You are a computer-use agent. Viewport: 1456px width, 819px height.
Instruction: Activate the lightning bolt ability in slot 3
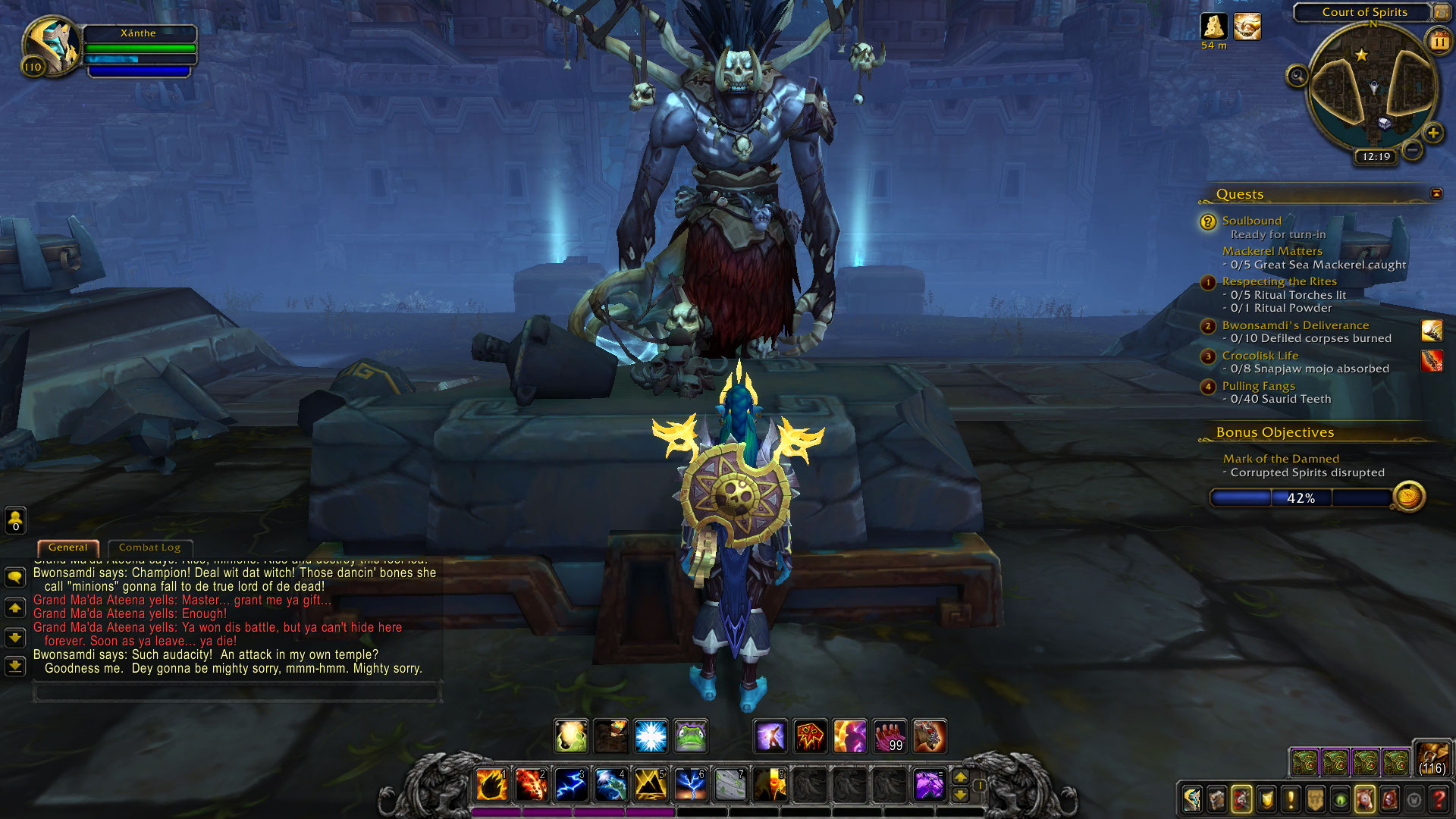(570, 785)
